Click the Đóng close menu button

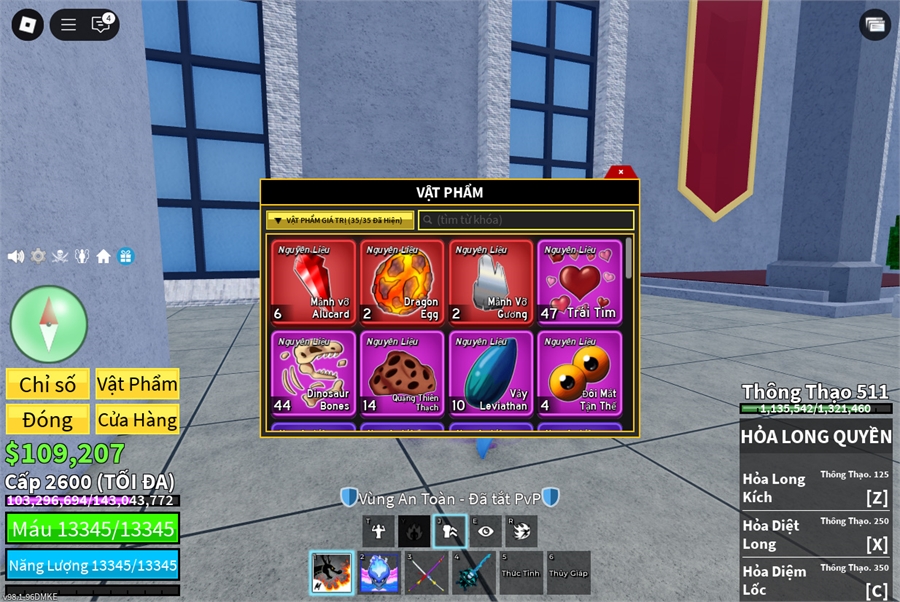48,419
